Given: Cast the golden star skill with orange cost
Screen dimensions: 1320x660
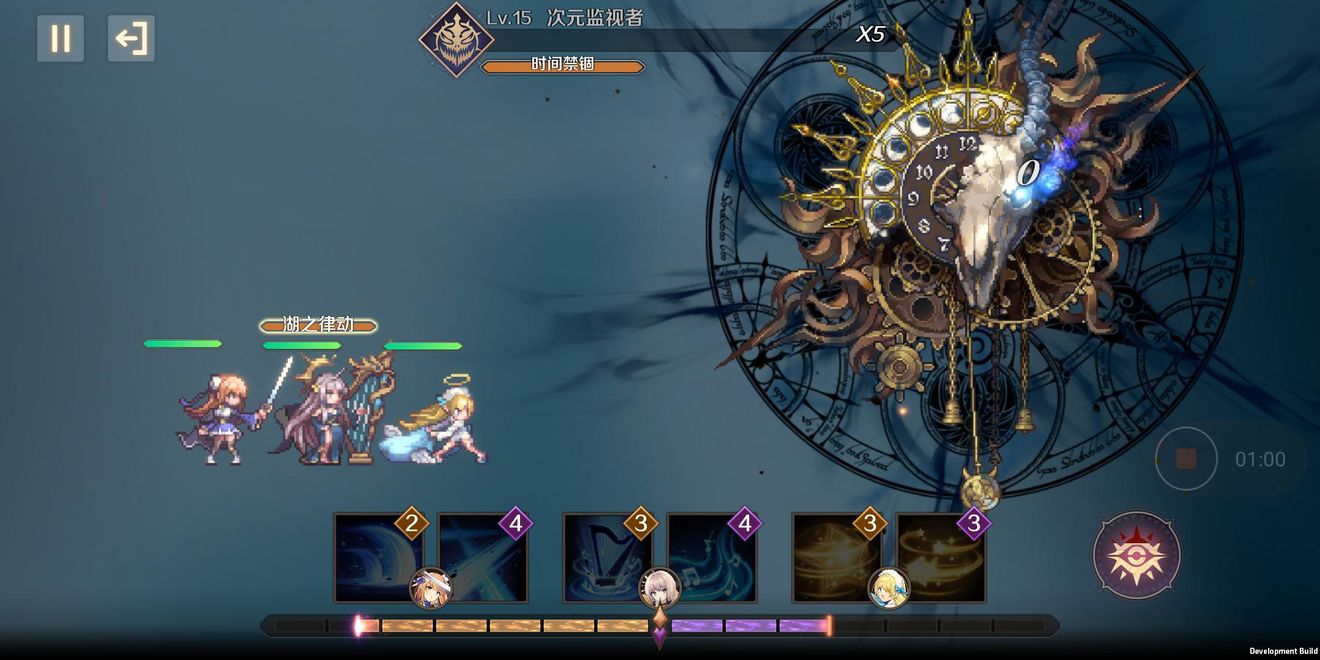Looking at the screenshot, I should pyautogui.click(x=836, y=557).
